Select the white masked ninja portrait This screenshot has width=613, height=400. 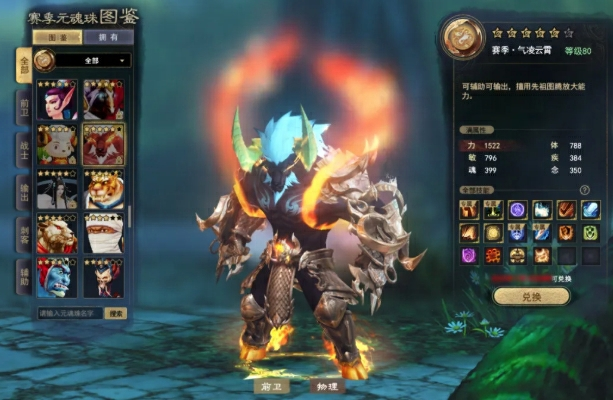point(104,234)
